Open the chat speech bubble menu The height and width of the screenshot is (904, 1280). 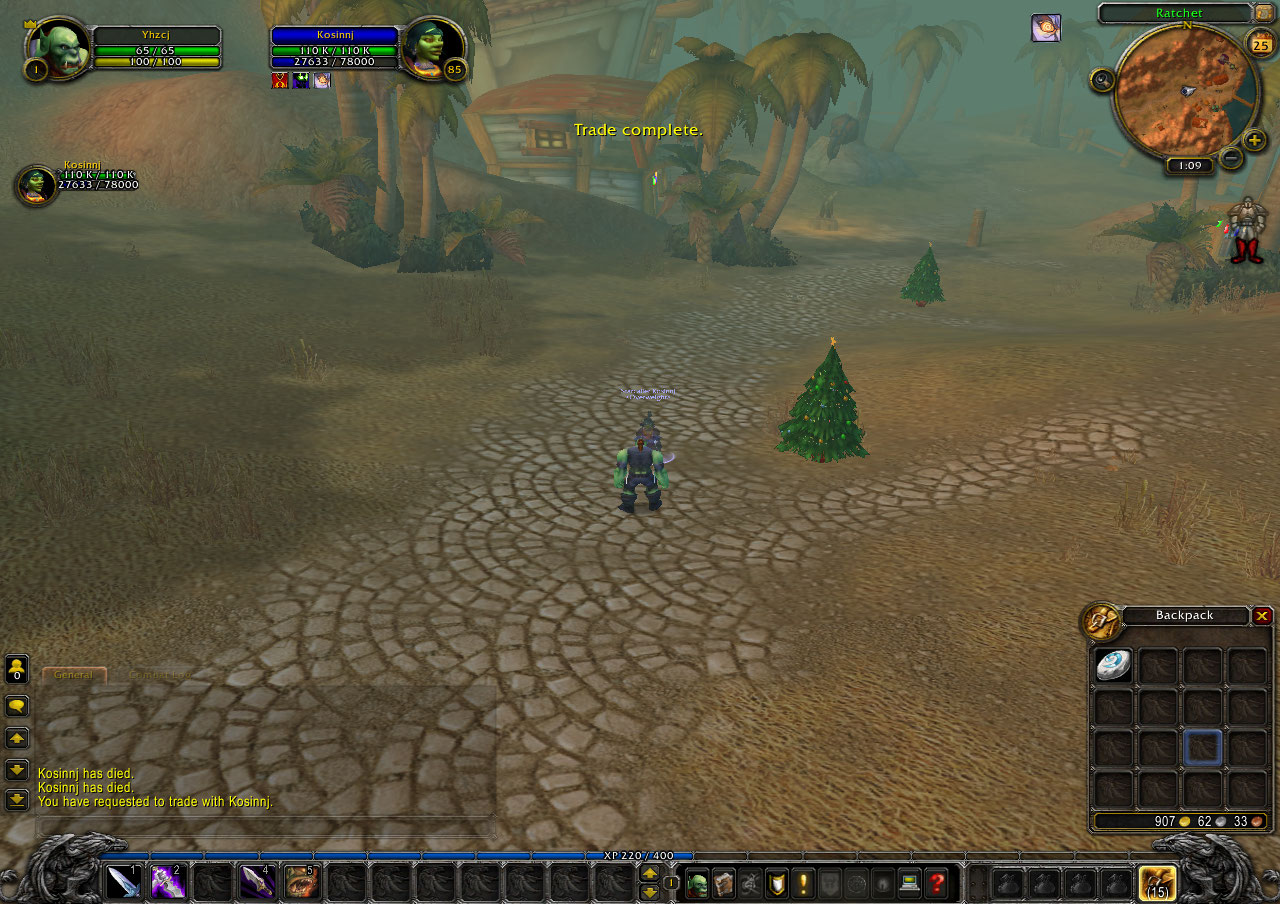(17, 707)
